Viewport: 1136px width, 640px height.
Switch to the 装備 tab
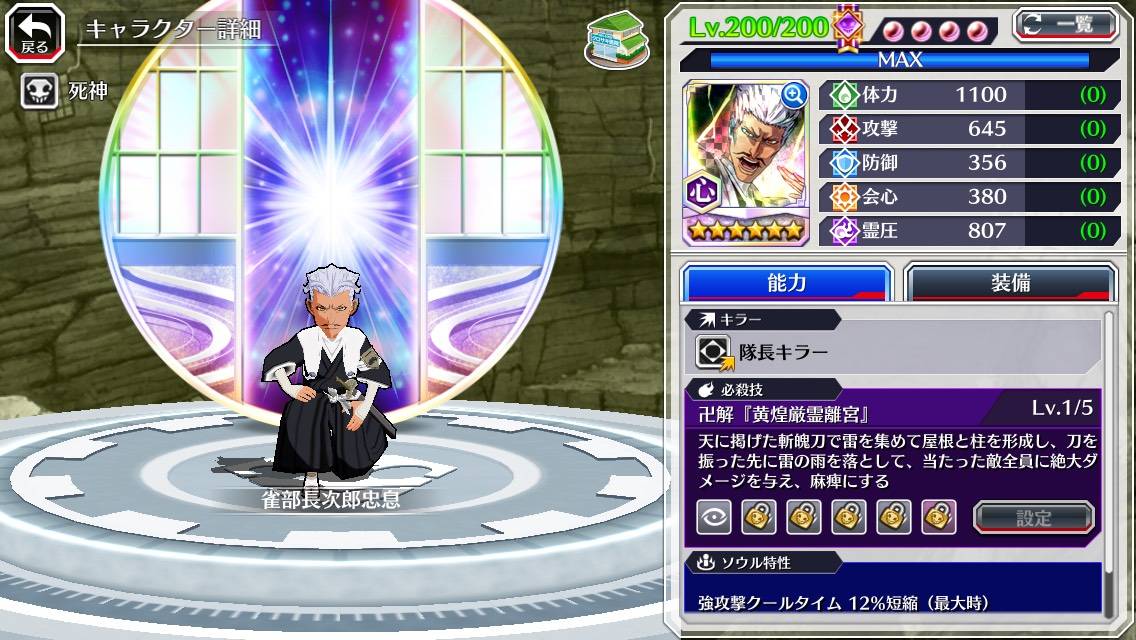pyautogui.click(x=1010, y=283)
